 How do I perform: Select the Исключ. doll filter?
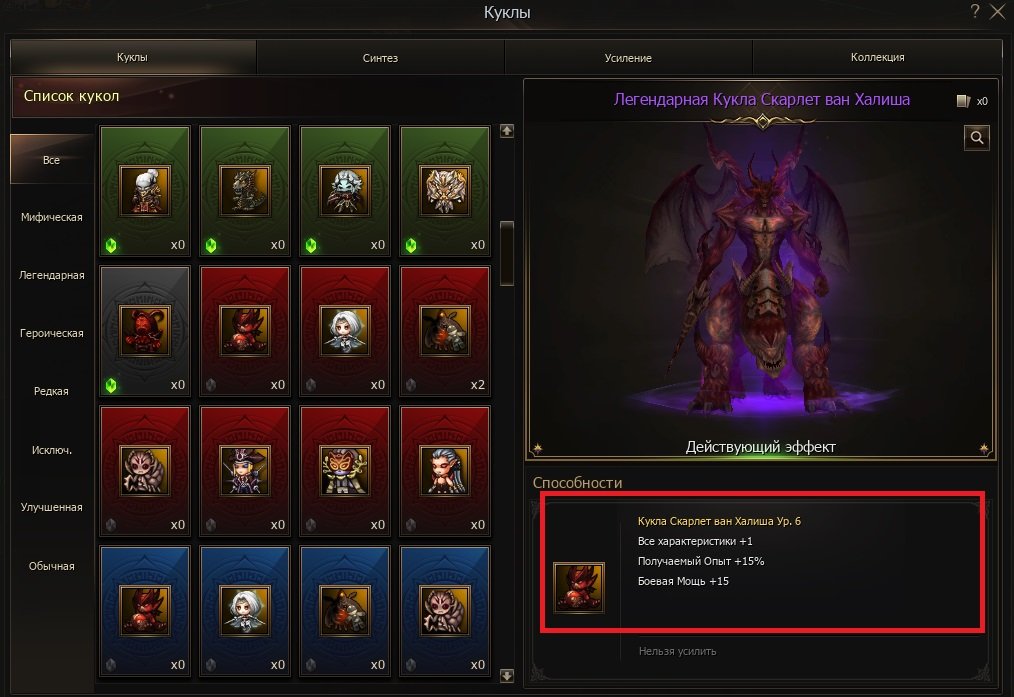click(x=52, y=449)
